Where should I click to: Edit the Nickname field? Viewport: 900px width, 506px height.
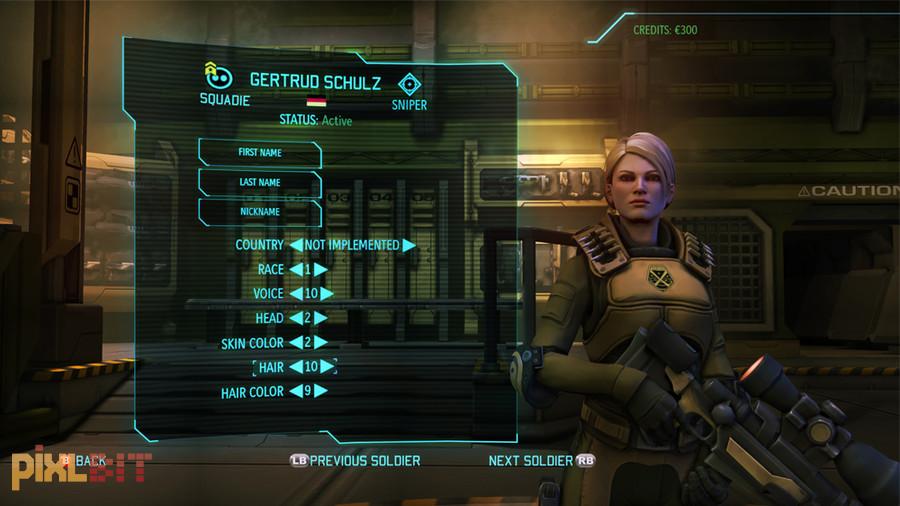tap(260, 212)
